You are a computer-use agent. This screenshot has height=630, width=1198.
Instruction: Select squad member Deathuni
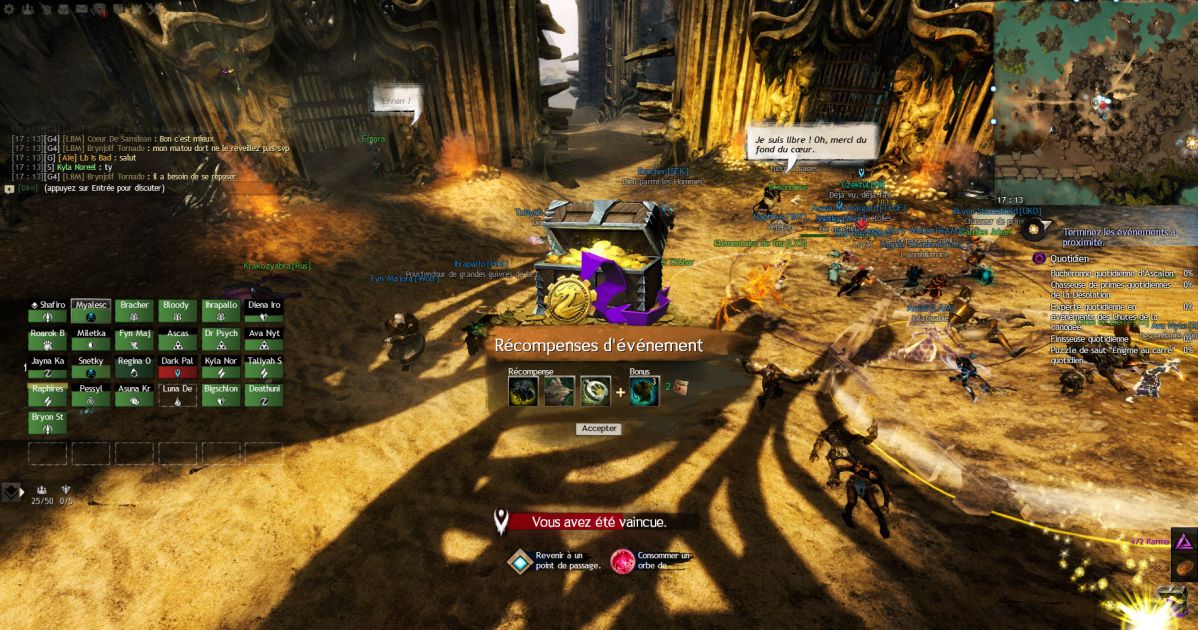[264, 394]
